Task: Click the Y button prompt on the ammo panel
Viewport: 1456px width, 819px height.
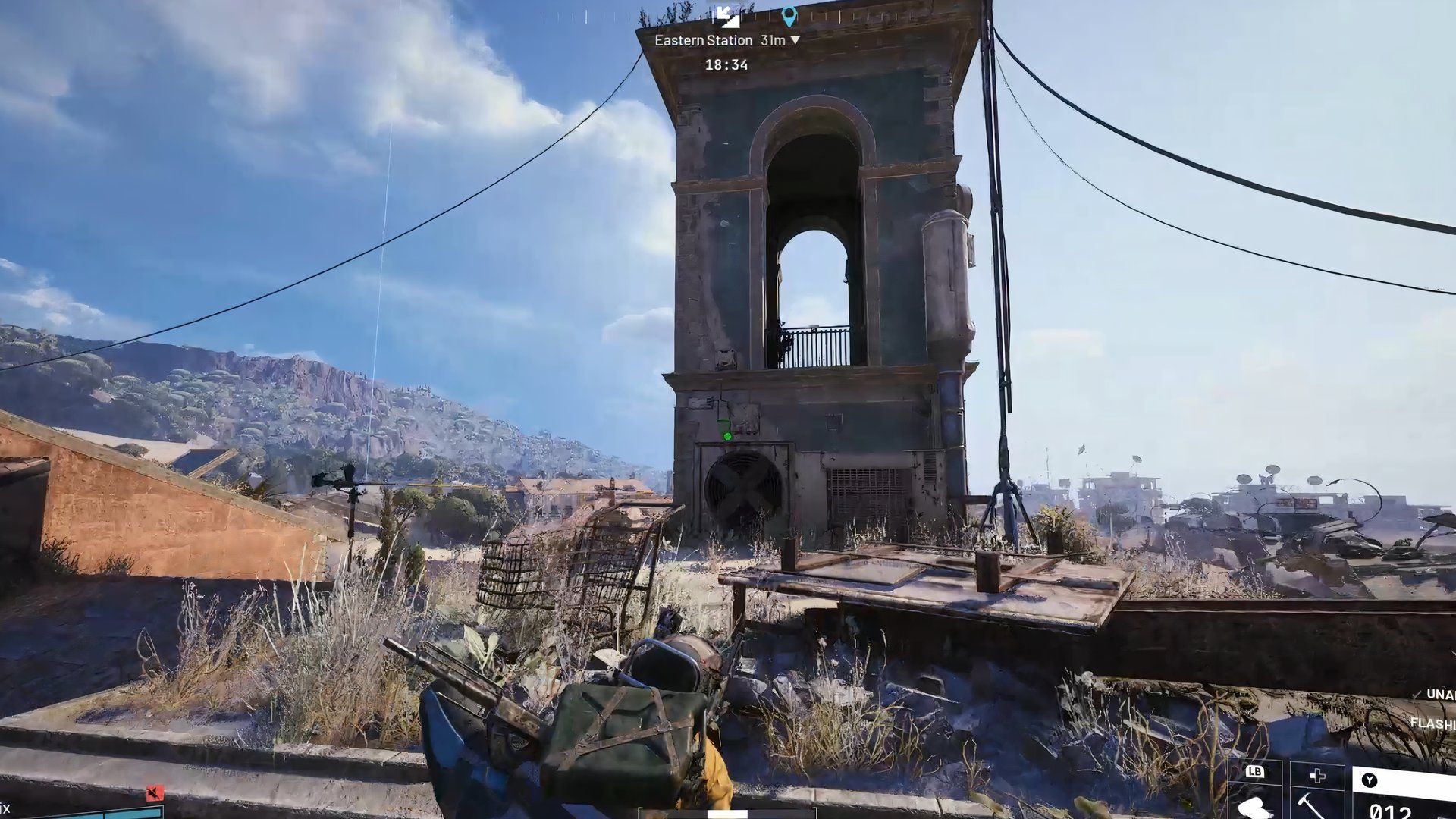Action: click(1369, 778)
